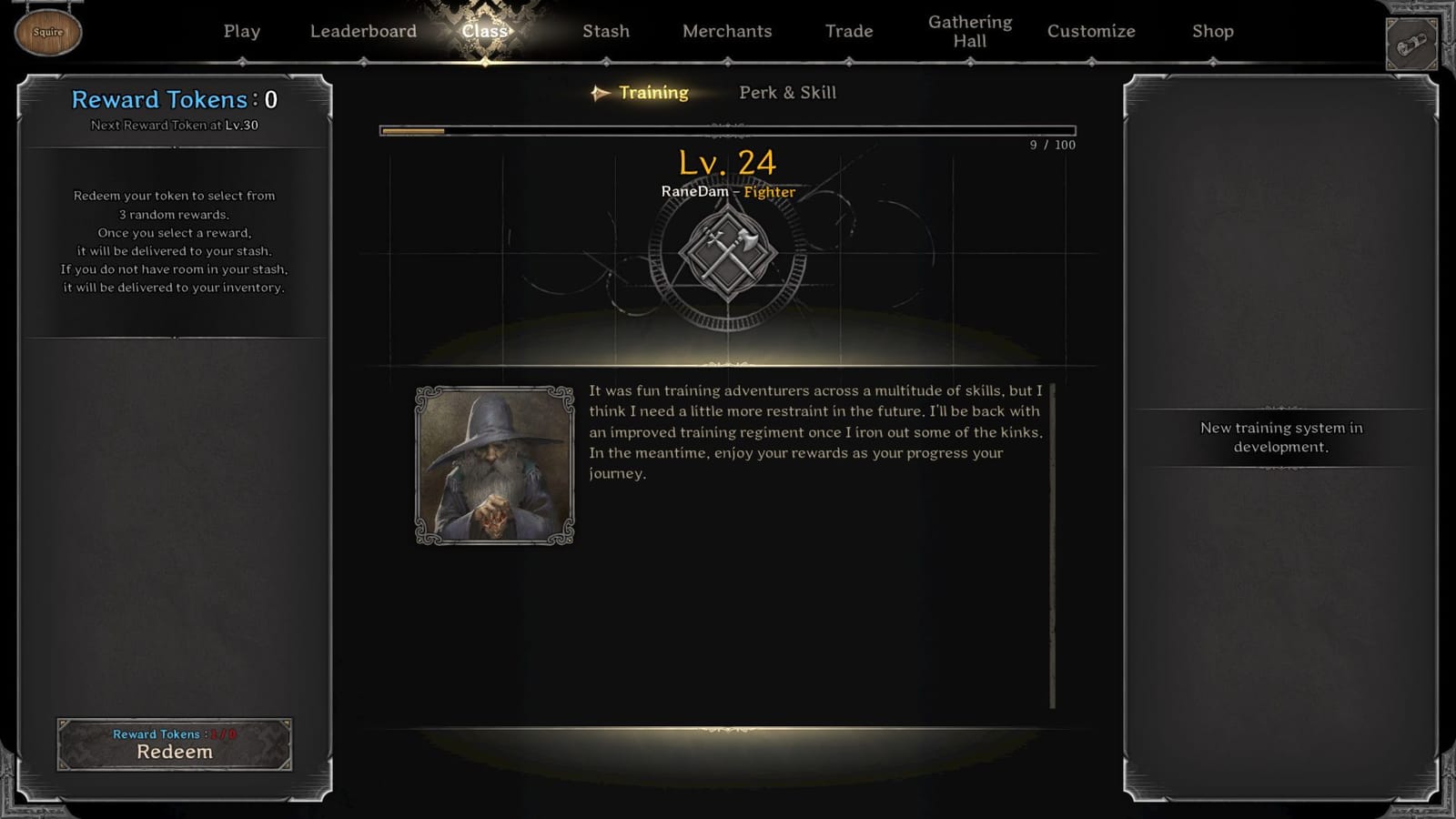1456x819 pixels.
Task: Open the Trade menu
Action: coord(849,30)
